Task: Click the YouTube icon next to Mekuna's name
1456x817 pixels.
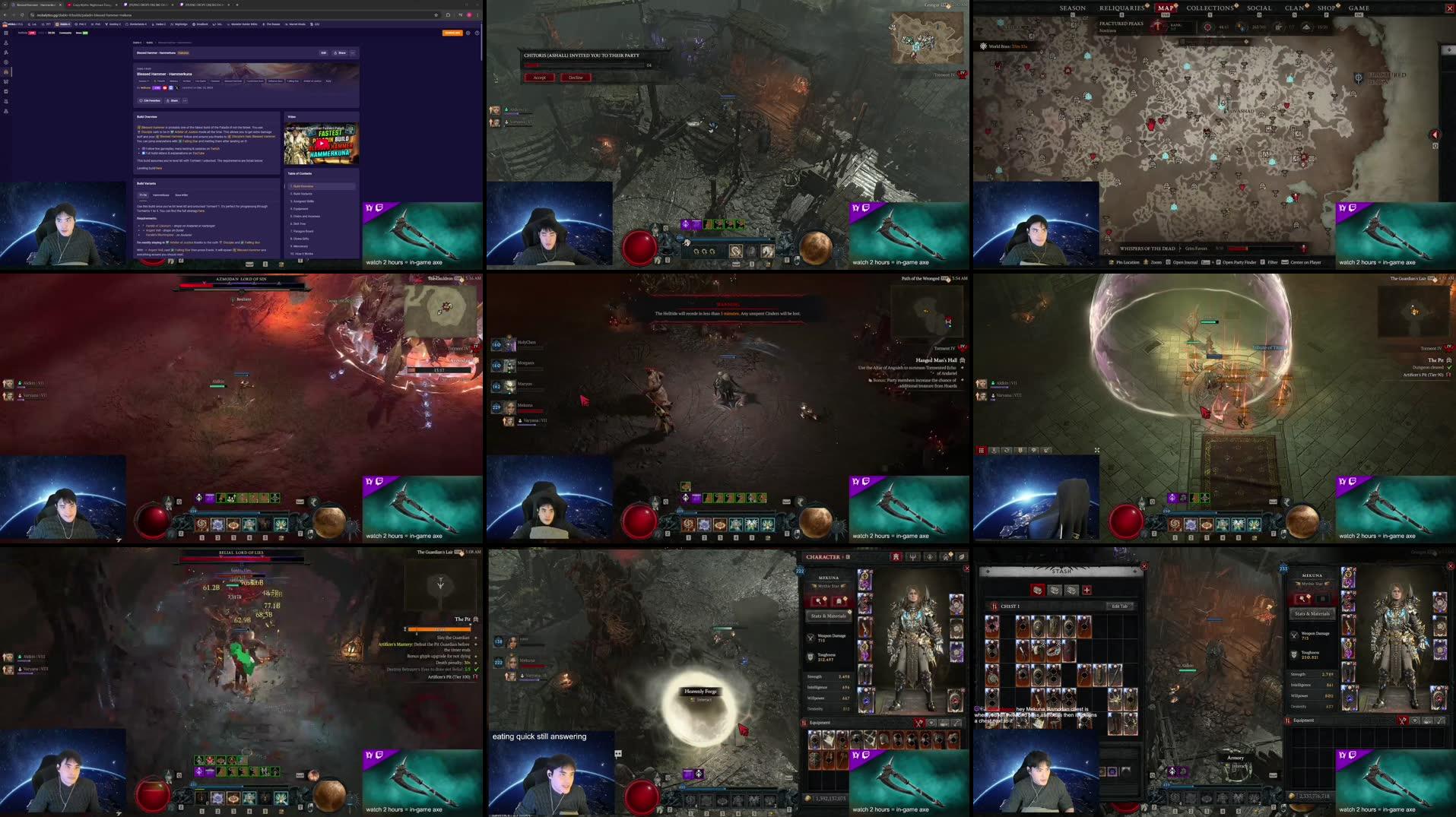Action: click(165, 88)
